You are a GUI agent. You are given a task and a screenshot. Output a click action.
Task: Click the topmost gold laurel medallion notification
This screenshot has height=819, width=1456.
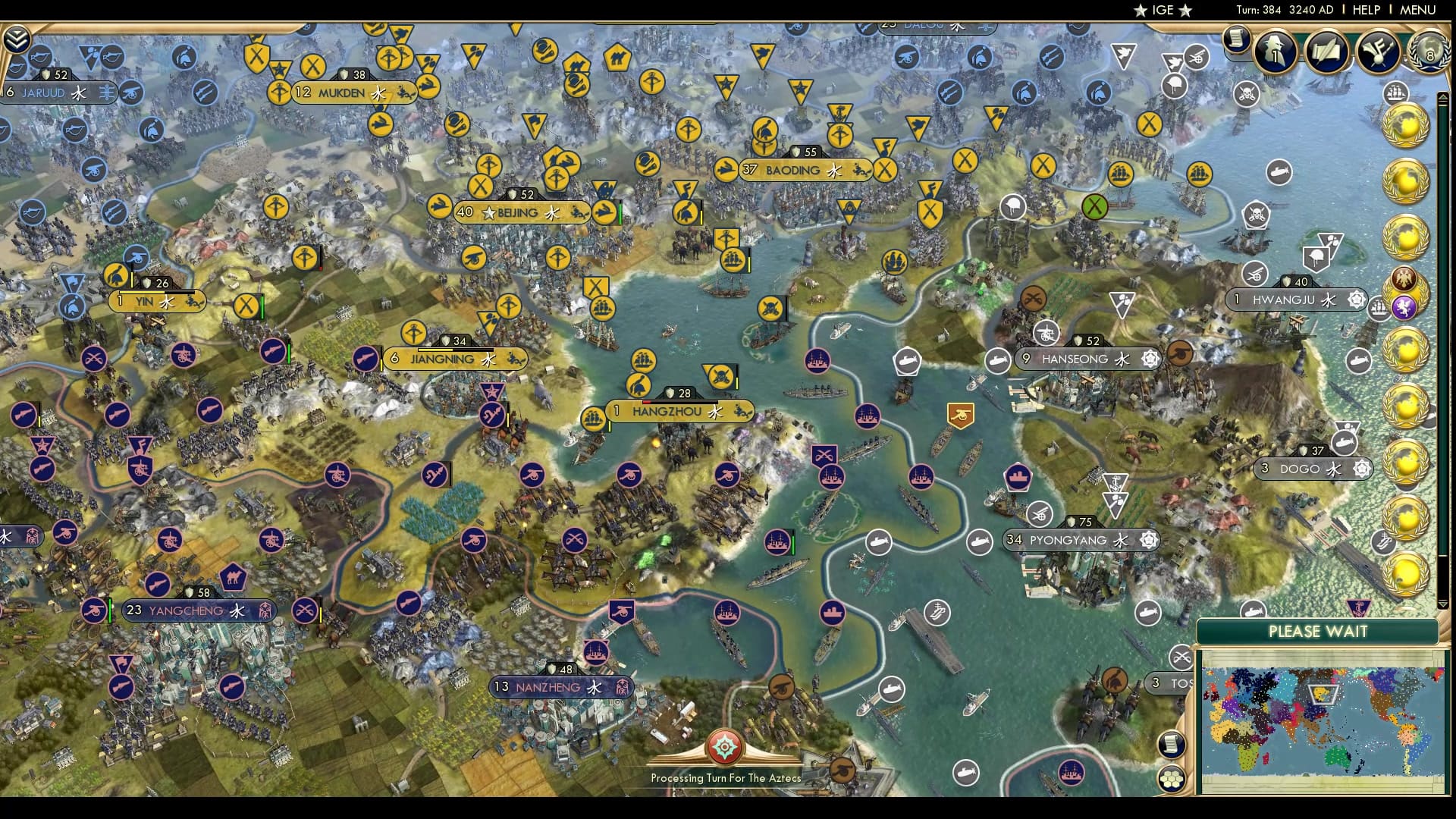[1406, 125]
